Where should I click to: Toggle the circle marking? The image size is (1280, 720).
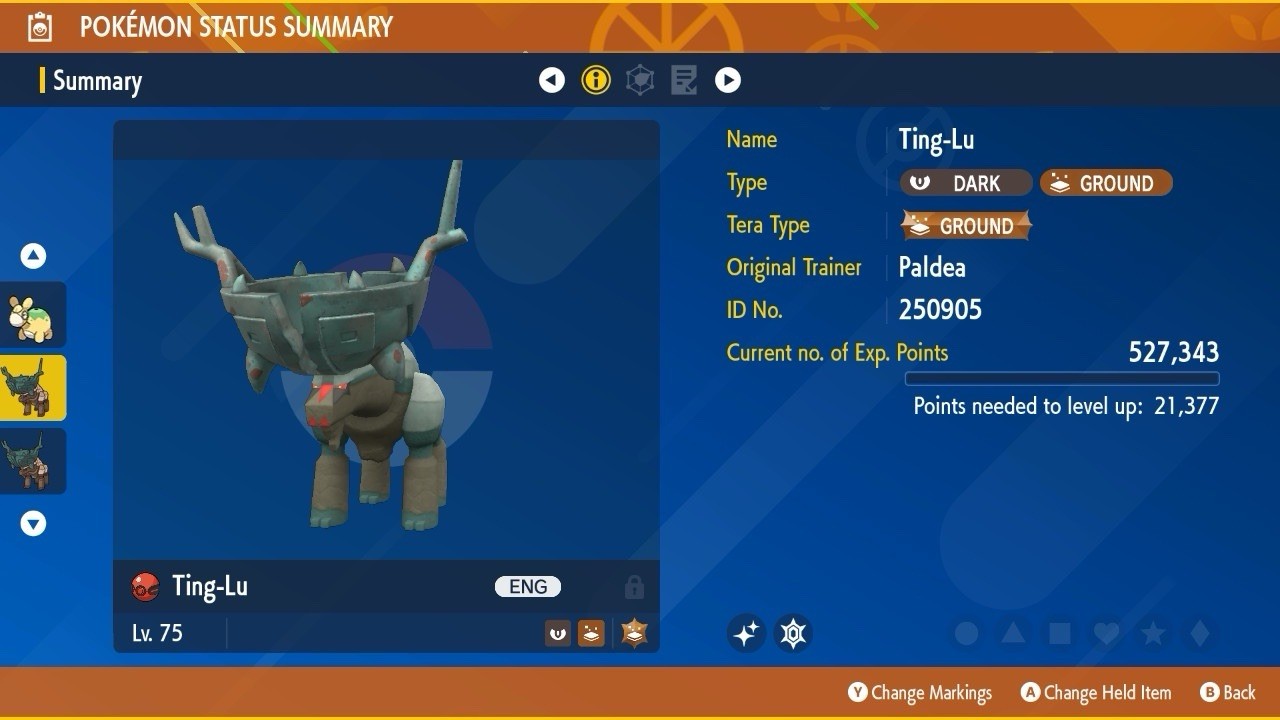pos(966,633)
